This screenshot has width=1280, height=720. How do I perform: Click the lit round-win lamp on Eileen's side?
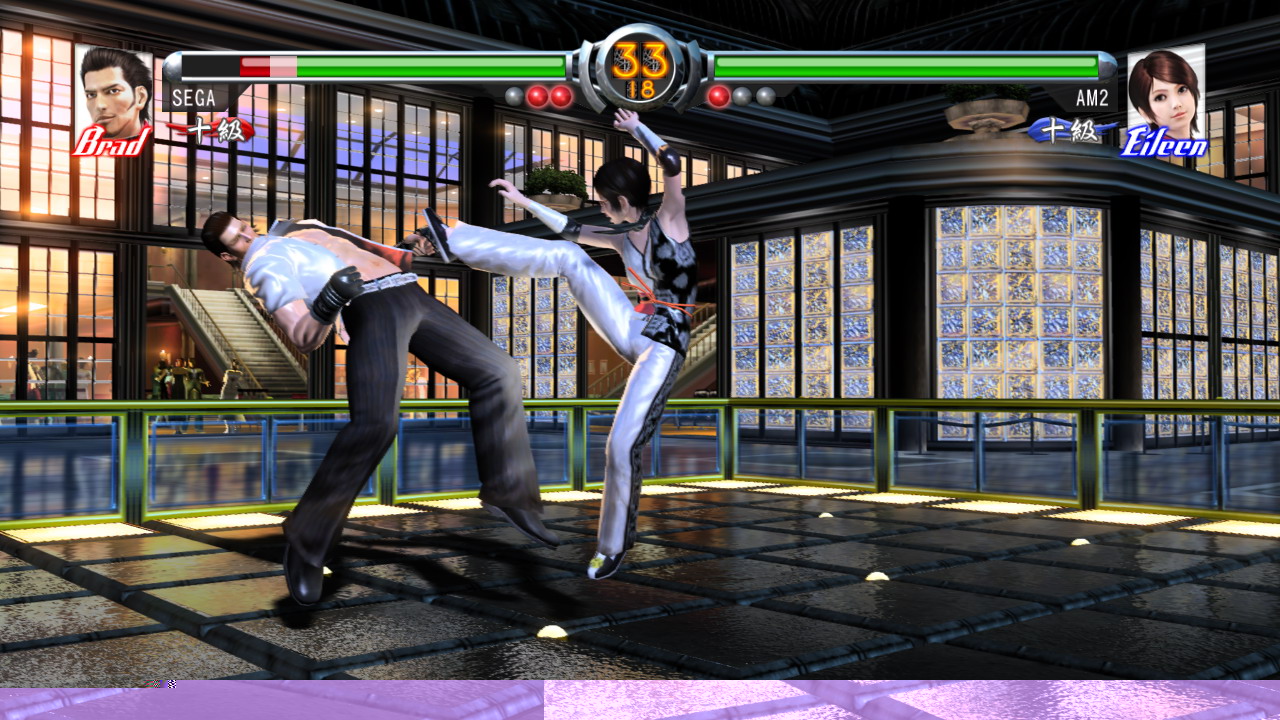[x=717, y=96]
